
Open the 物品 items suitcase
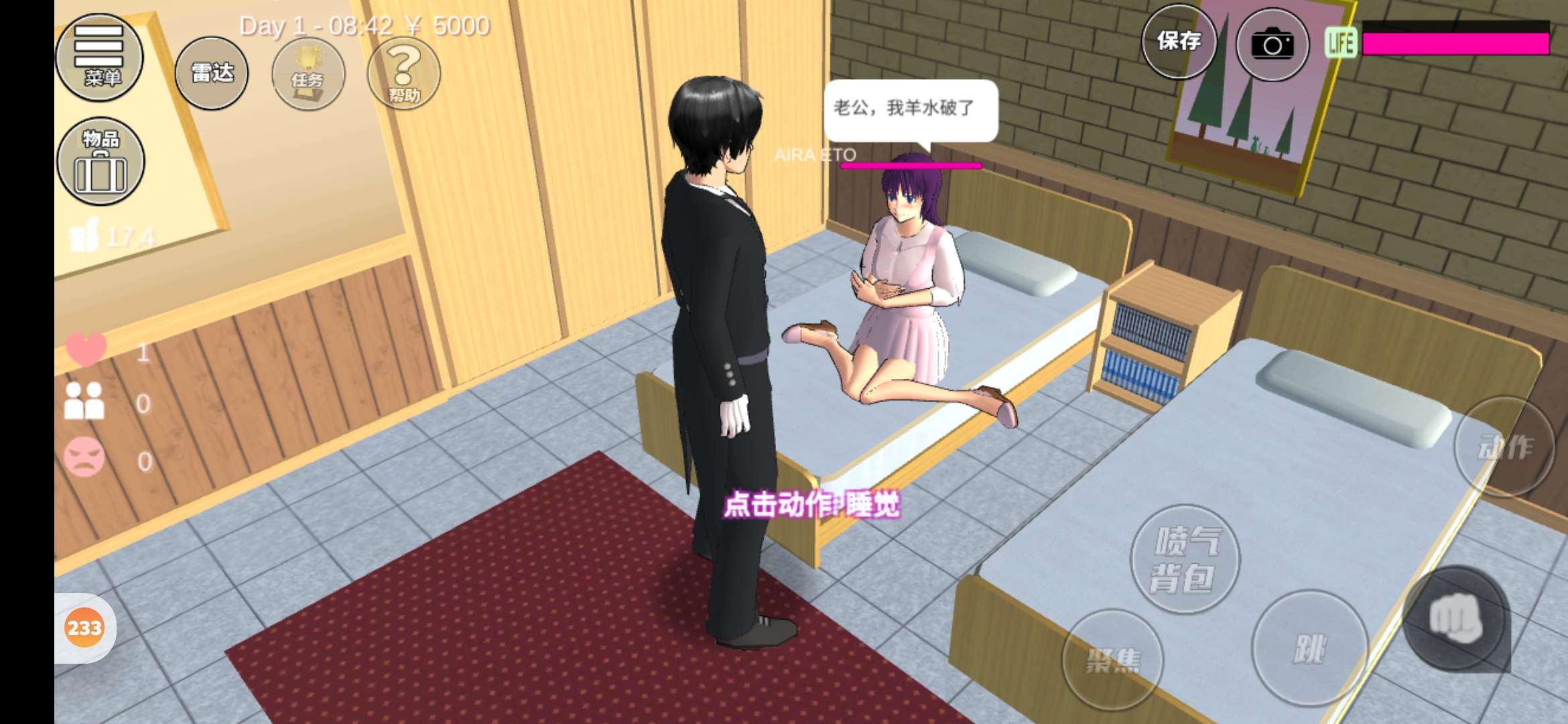(101, 161)
